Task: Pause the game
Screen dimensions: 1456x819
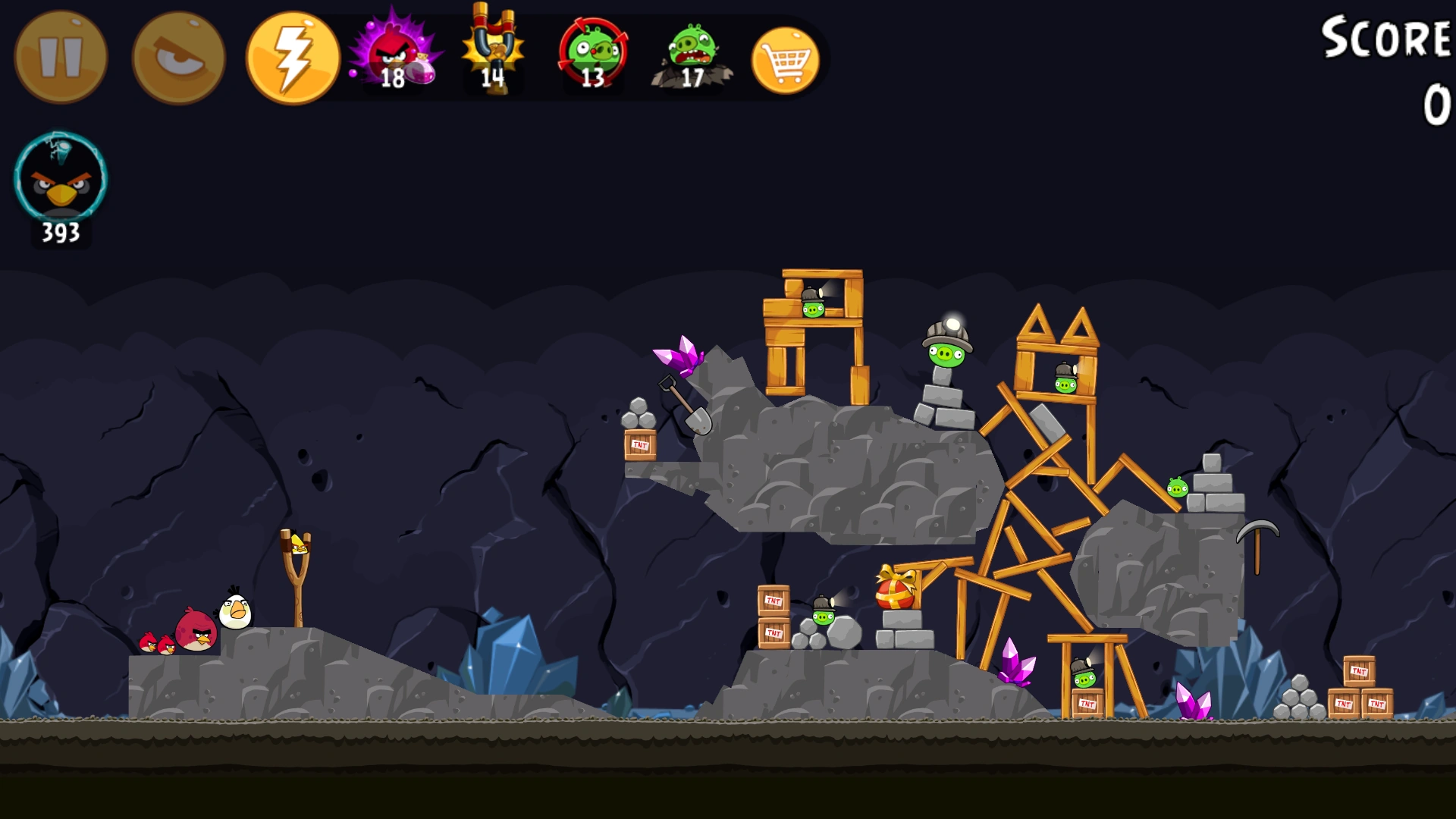Action: click(59, 55)
